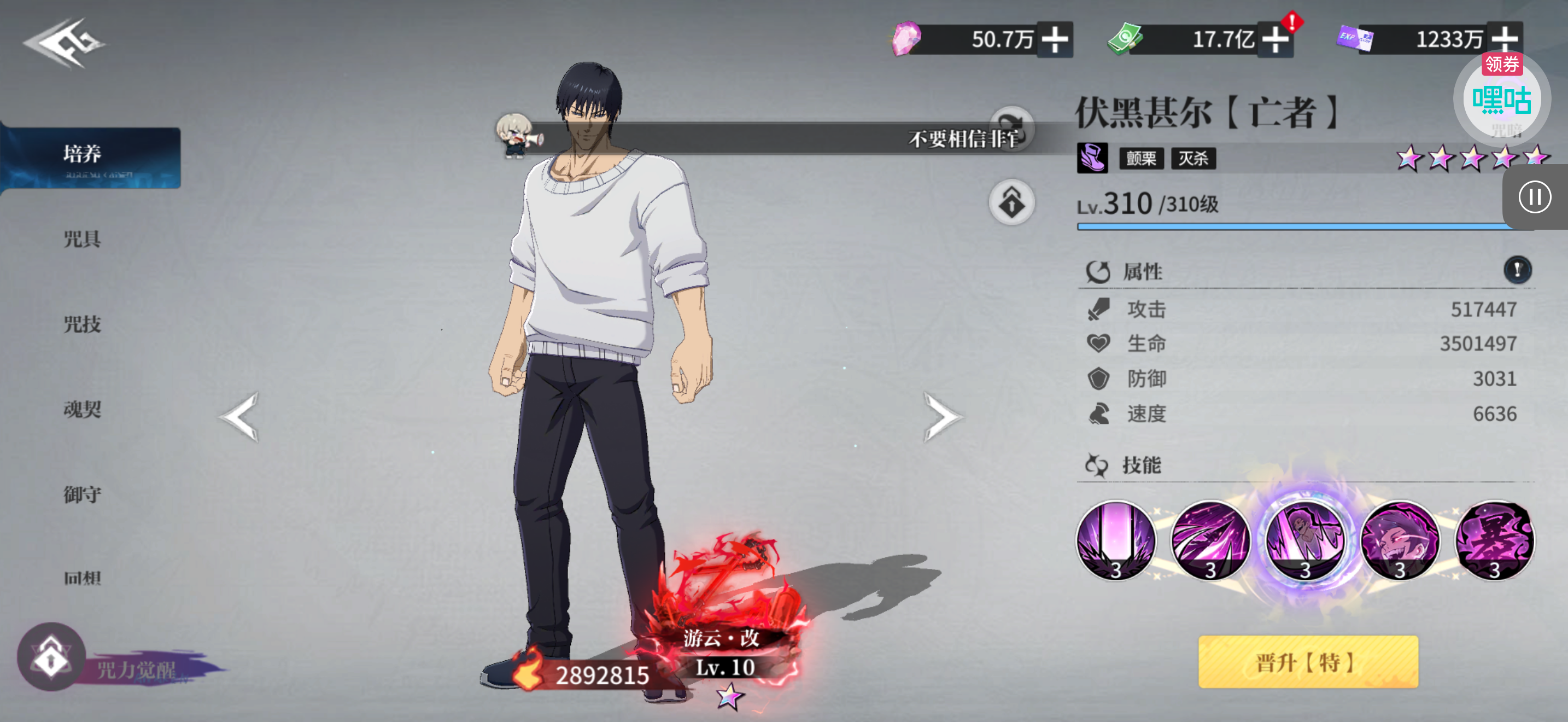1568x722 pixels.
Task: Add more EXP tickets
Action: point(1504,40)
